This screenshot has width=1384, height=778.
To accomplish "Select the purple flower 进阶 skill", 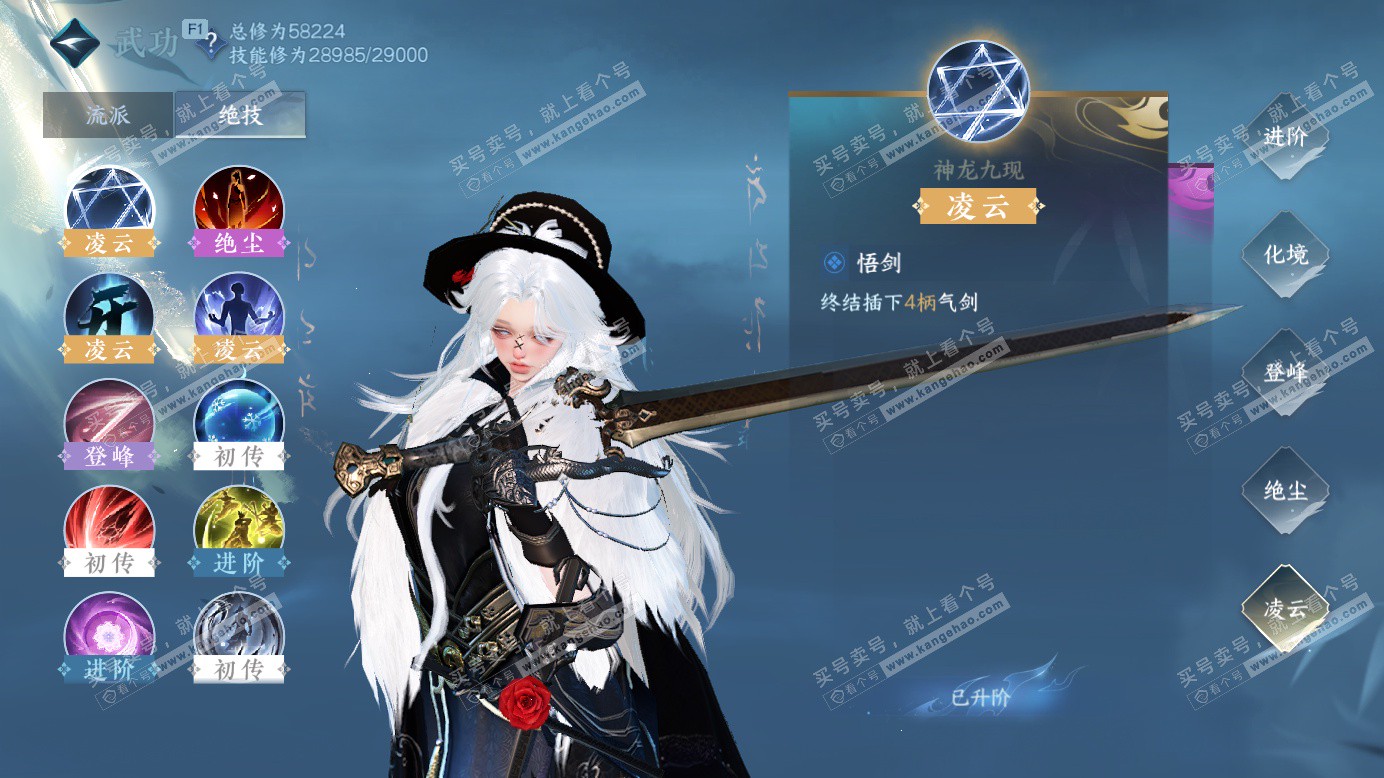I will [110, 634].
